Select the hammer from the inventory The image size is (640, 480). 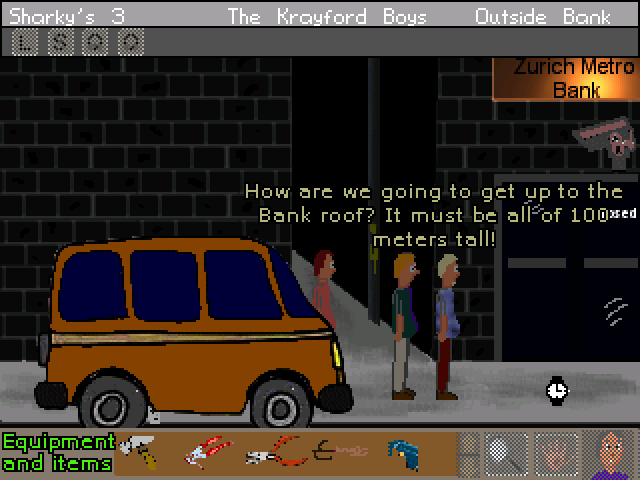click(138, 453)
